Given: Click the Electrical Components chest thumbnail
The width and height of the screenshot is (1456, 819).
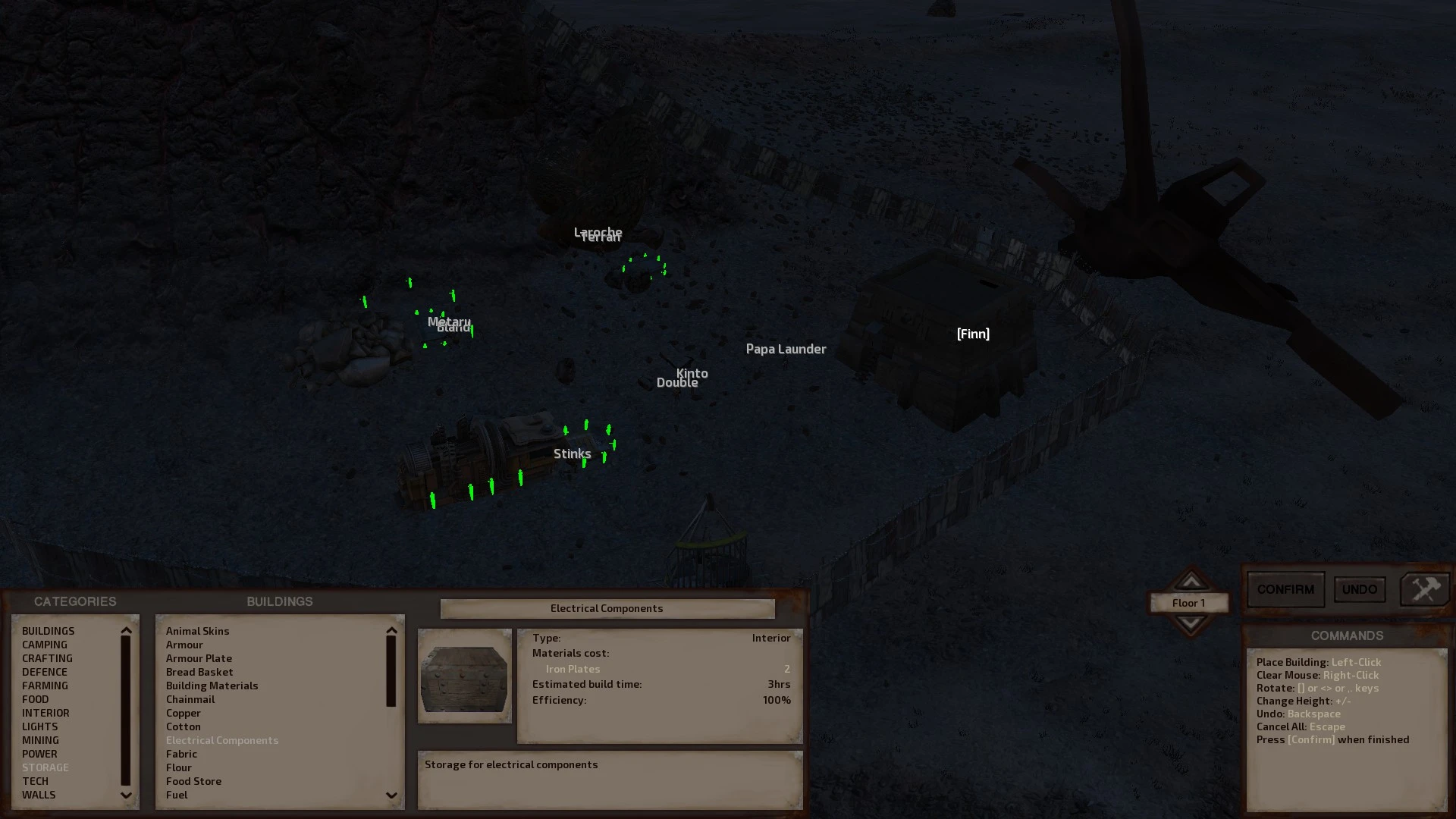Looking at the screenshot, I should tap(464, 676).
